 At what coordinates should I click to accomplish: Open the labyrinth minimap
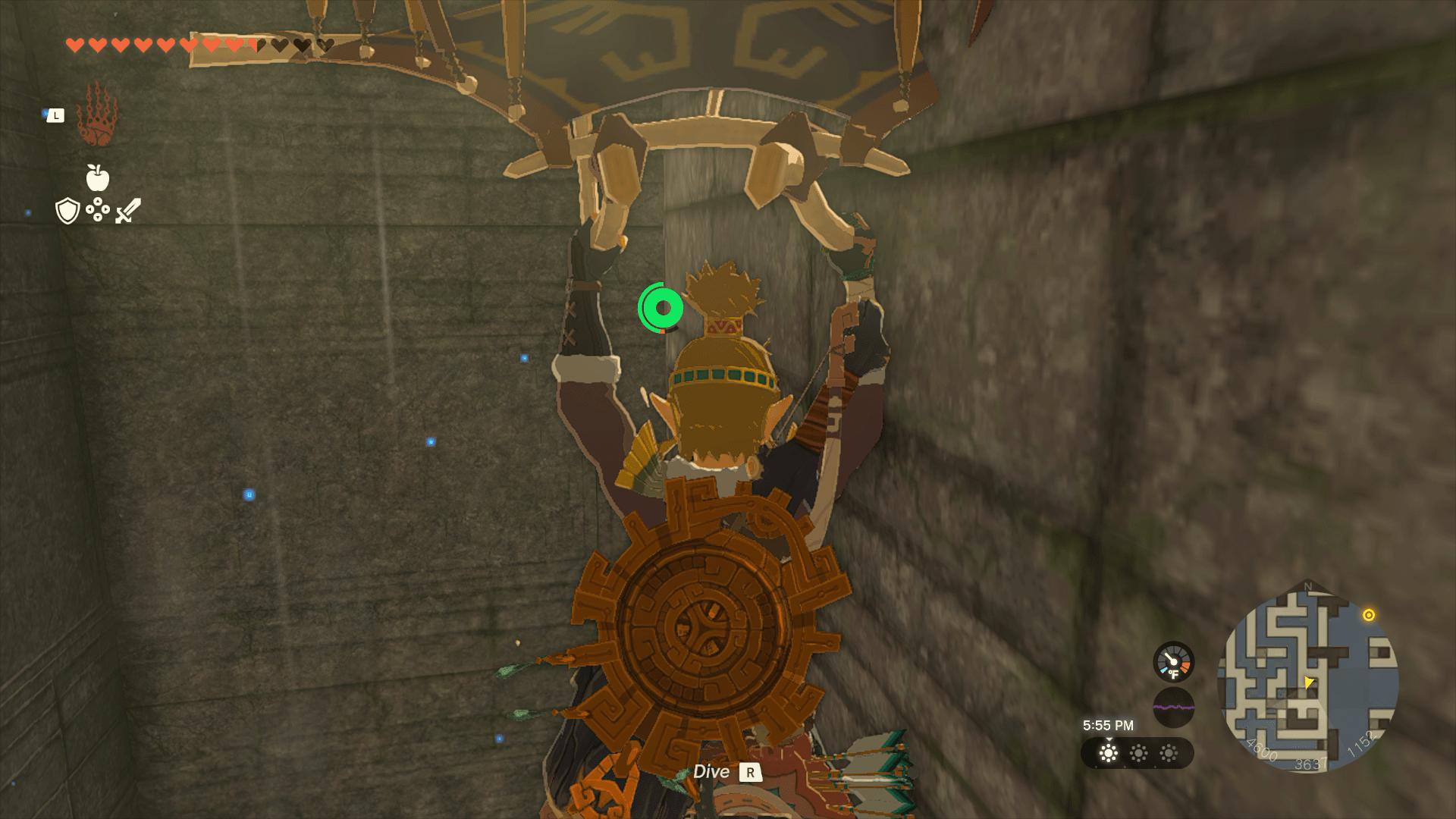[1307, 678]
